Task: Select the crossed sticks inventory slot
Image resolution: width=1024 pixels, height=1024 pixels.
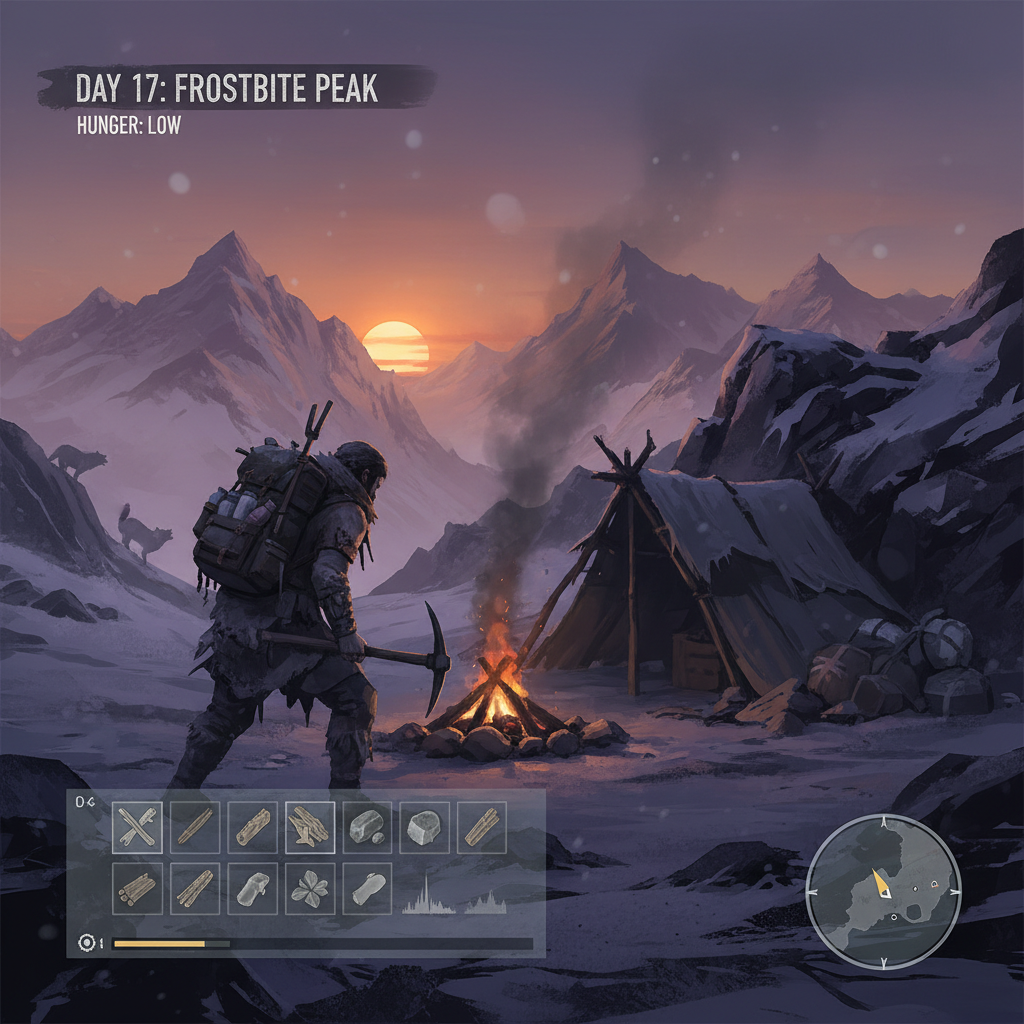Action: [x=138, y=827]
